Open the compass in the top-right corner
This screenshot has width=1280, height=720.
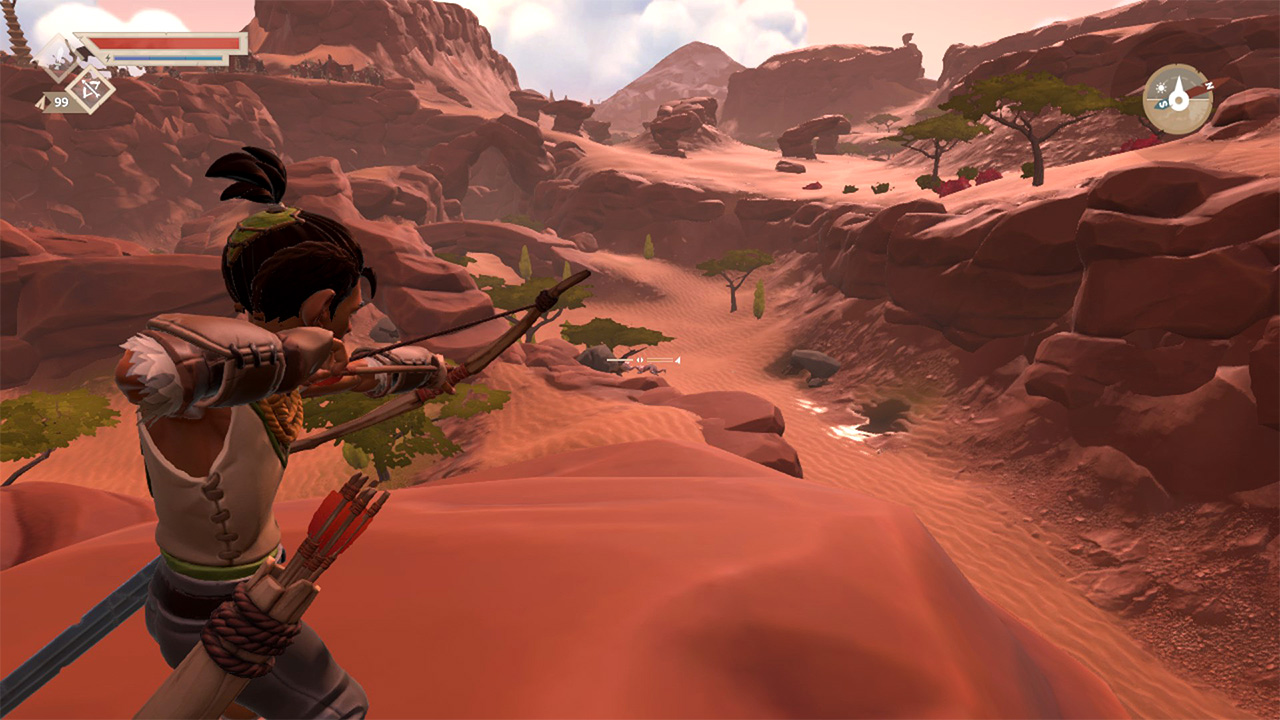(x=1179, y=99)
